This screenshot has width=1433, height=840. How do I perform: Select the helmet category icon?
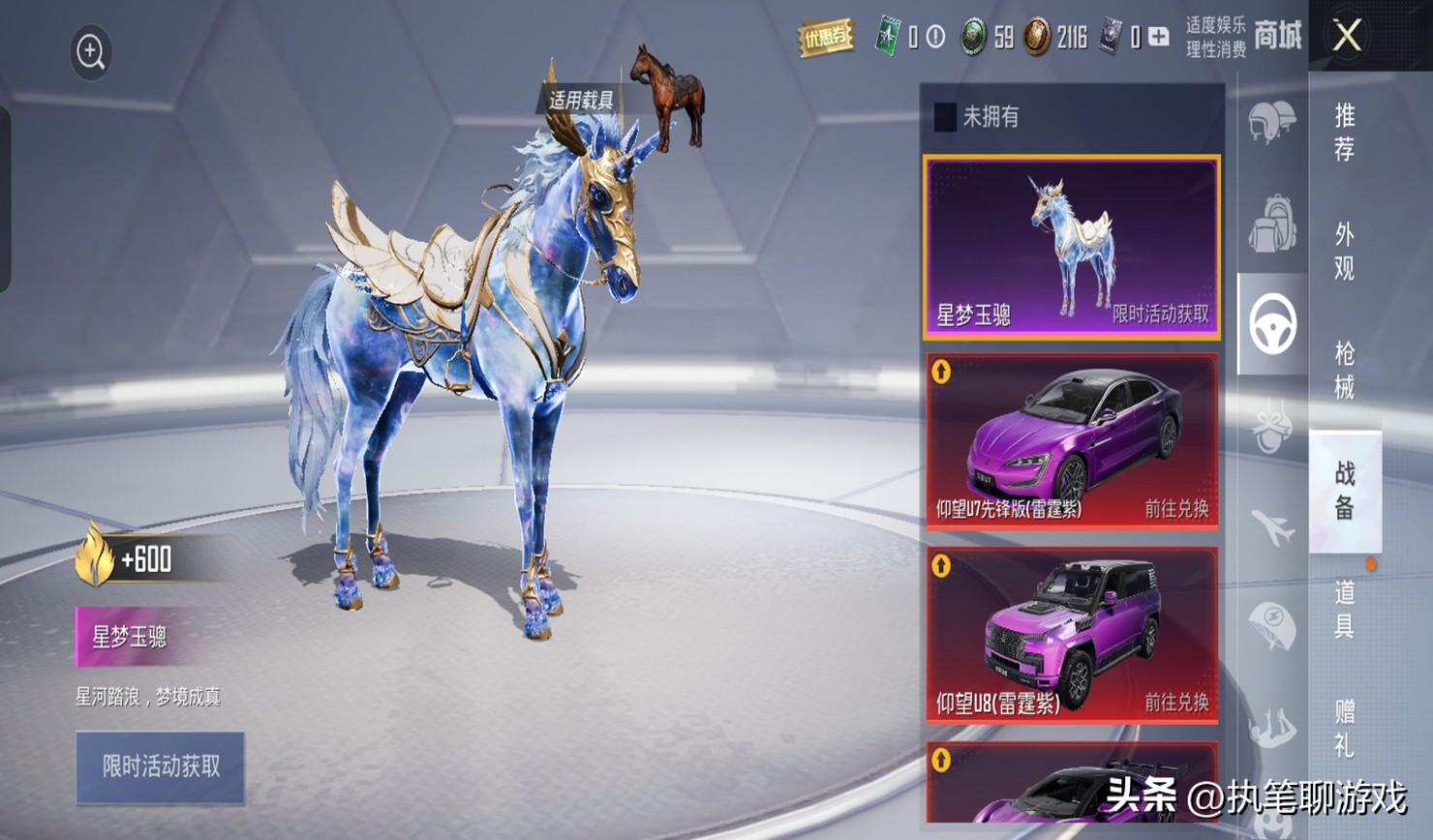1271,123
